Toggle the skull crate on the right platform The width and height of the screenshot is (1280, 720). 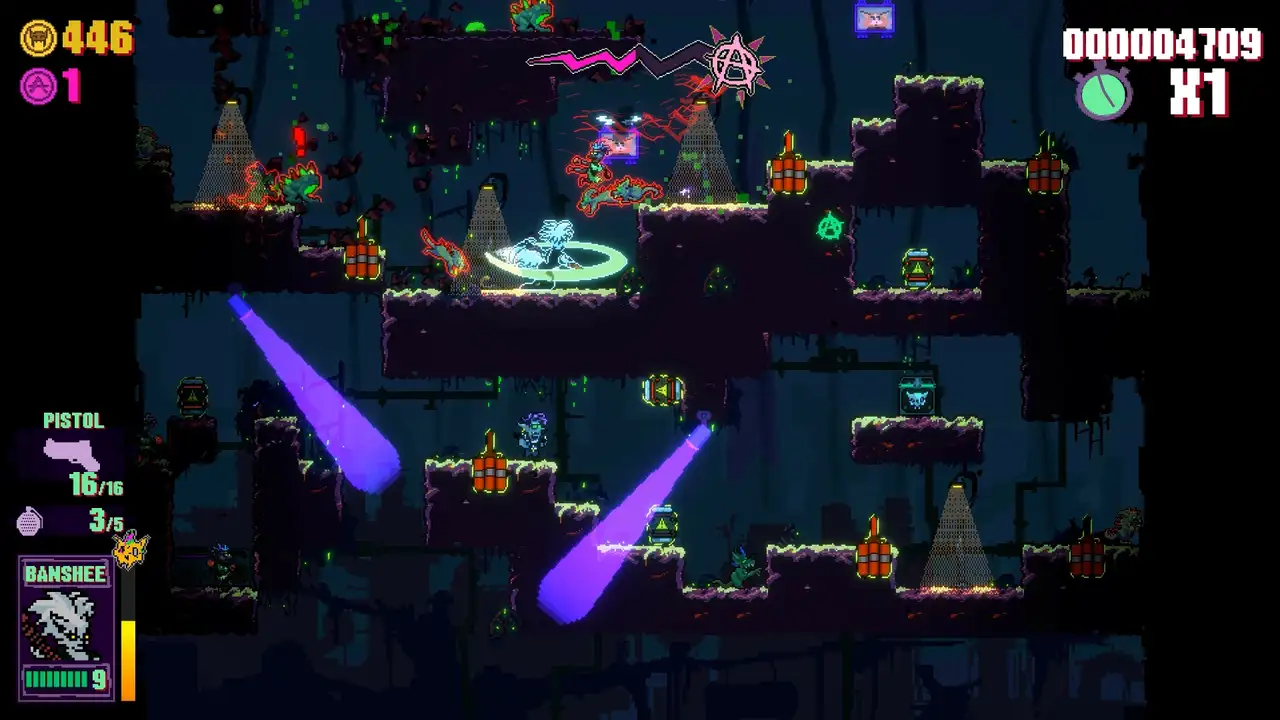[915, 402]
